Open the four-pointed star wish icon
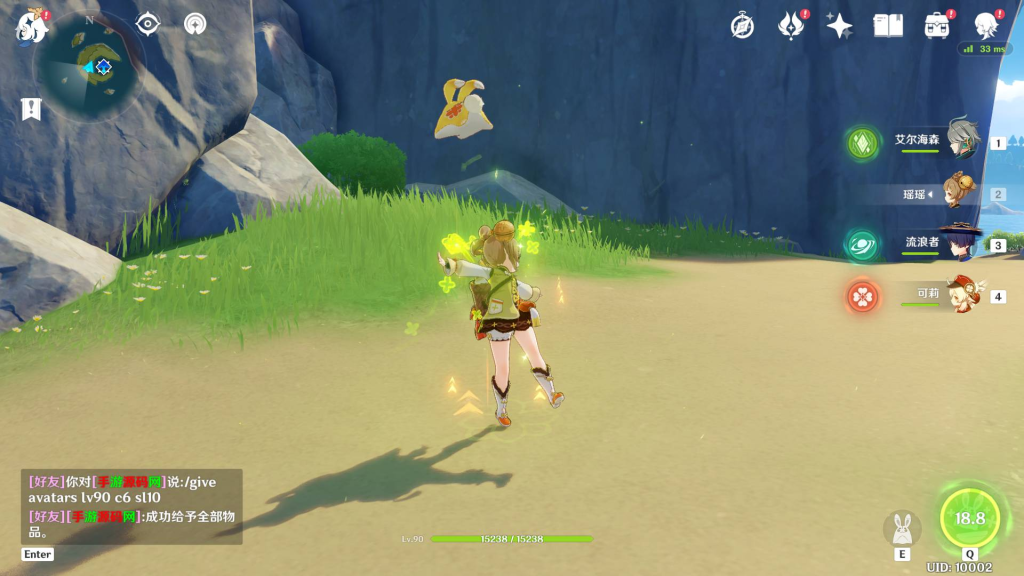 tap(839, 26)
